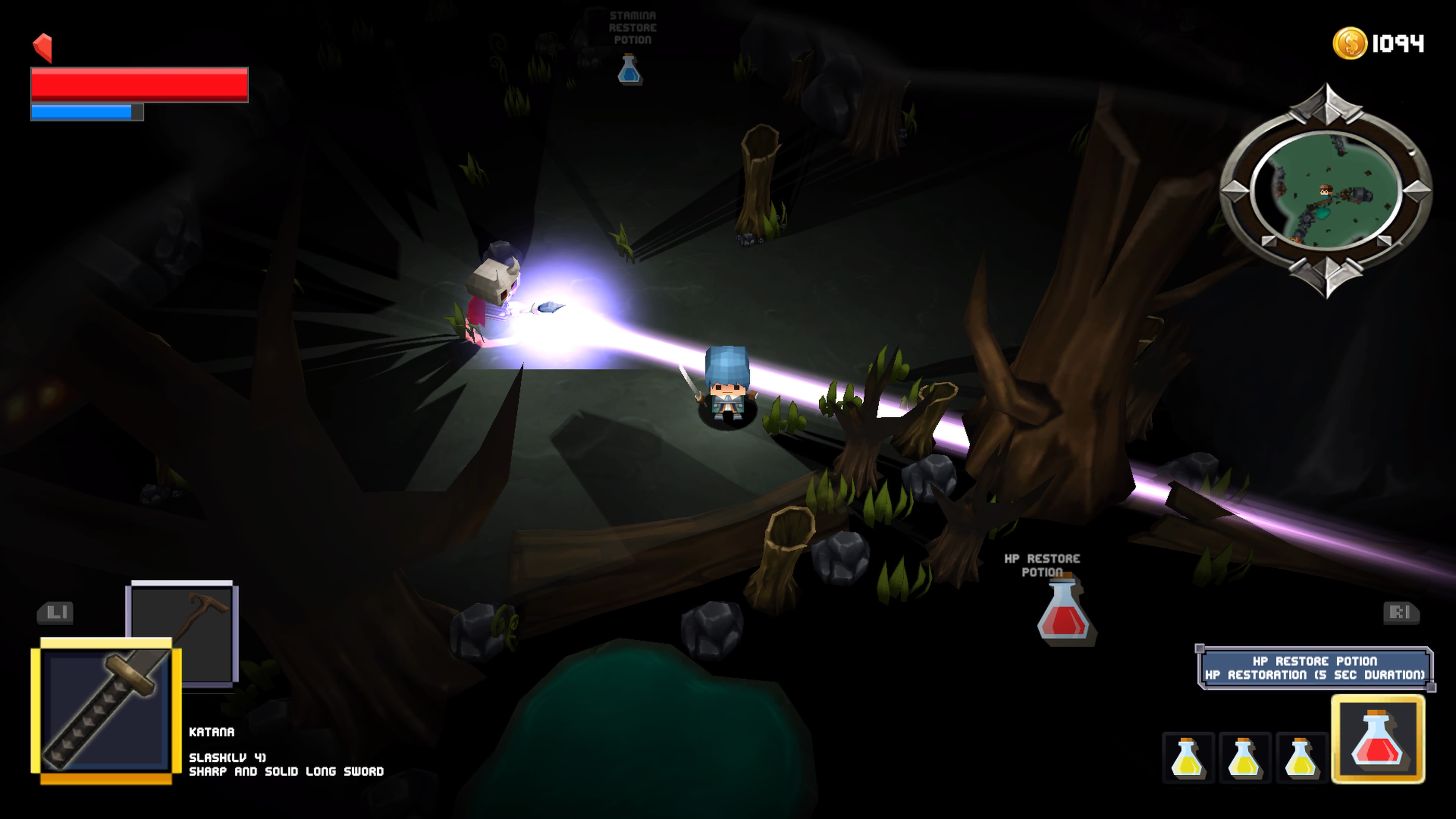This screenshot has height=819, width=1456.
Task: Open the circular minimap
Action: pyautogui.click(x=1326, y=190)
